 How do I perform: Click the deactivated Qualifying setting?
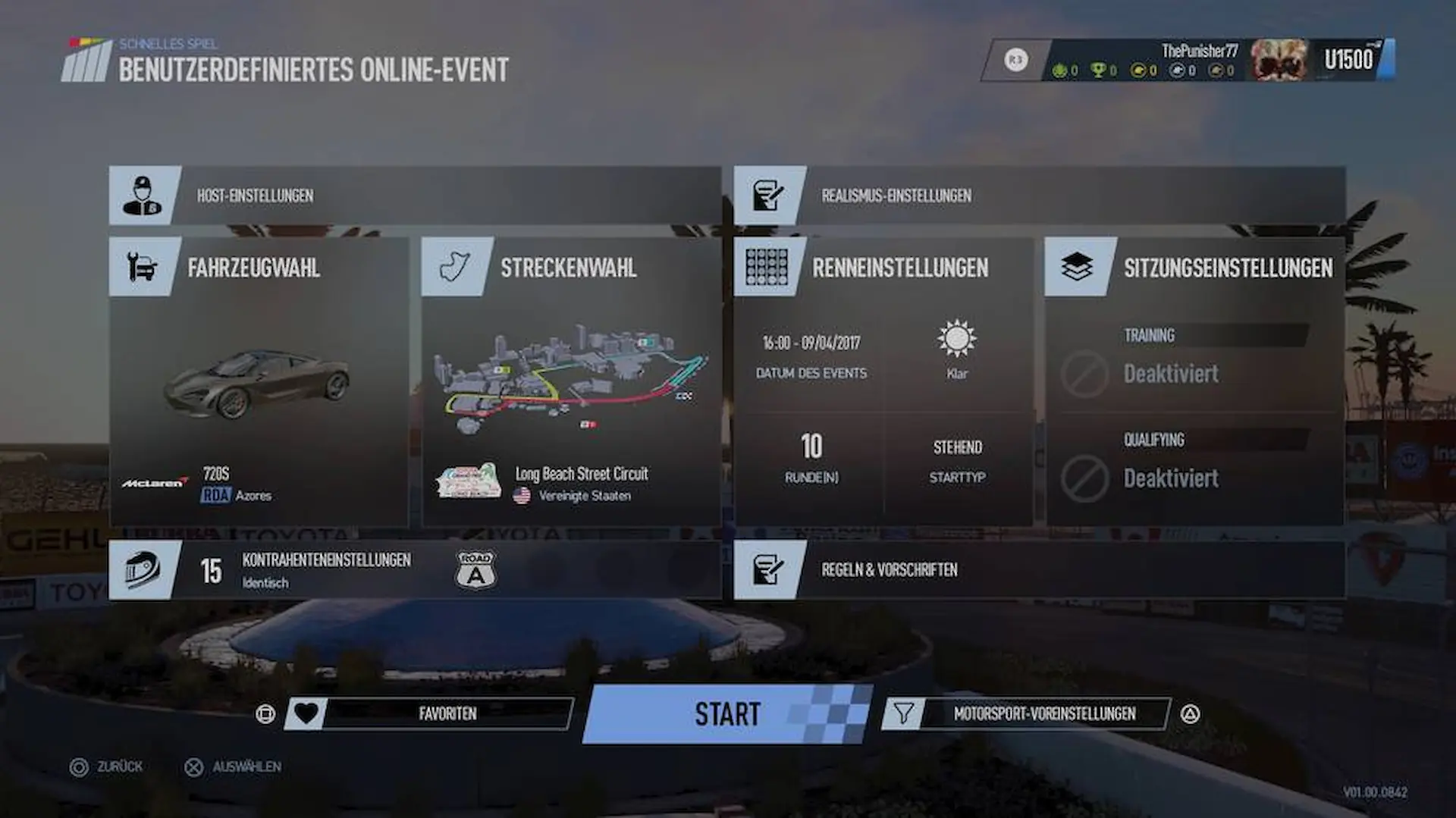[1194, 465]
